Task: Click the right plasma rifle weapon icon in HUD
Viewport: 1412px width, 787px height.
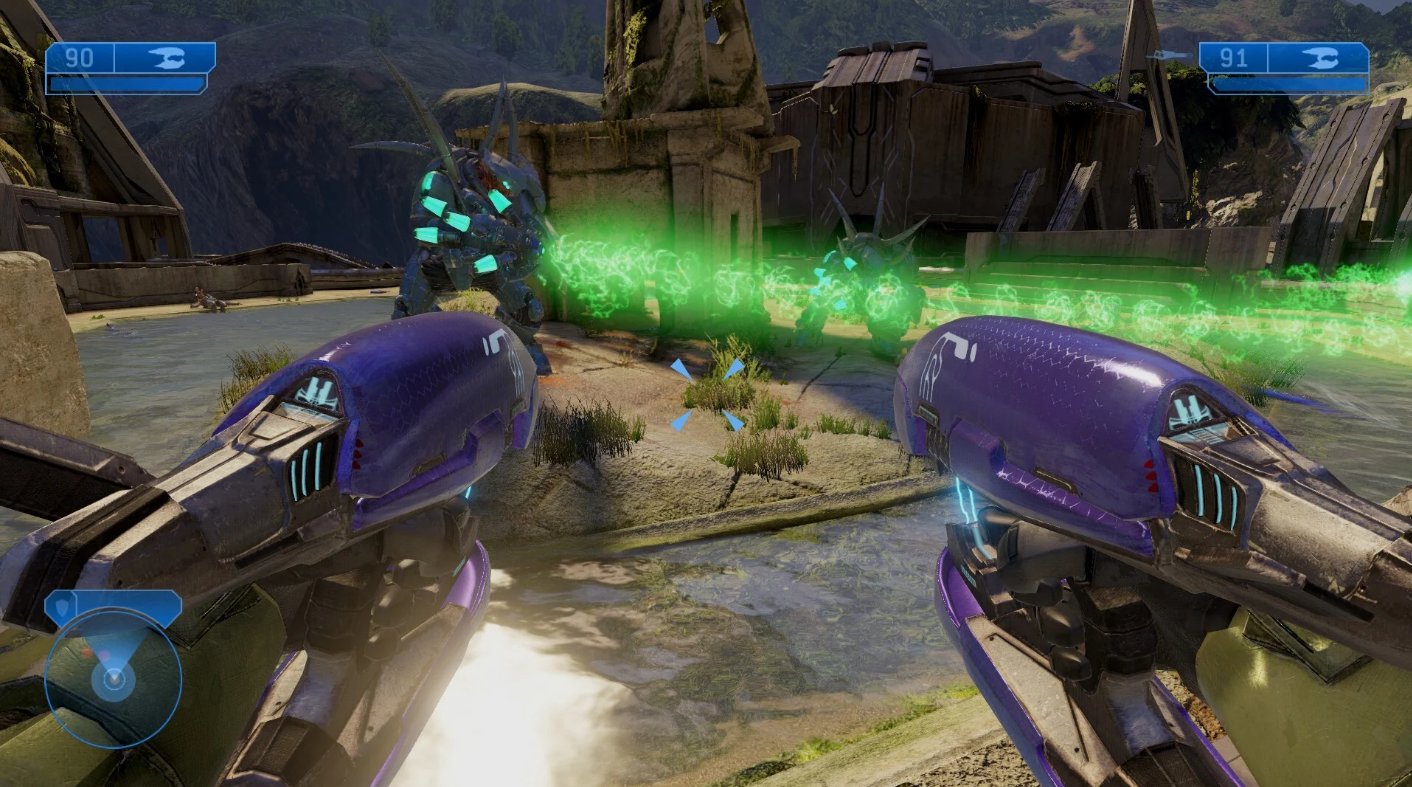Action: [1322, 58]
